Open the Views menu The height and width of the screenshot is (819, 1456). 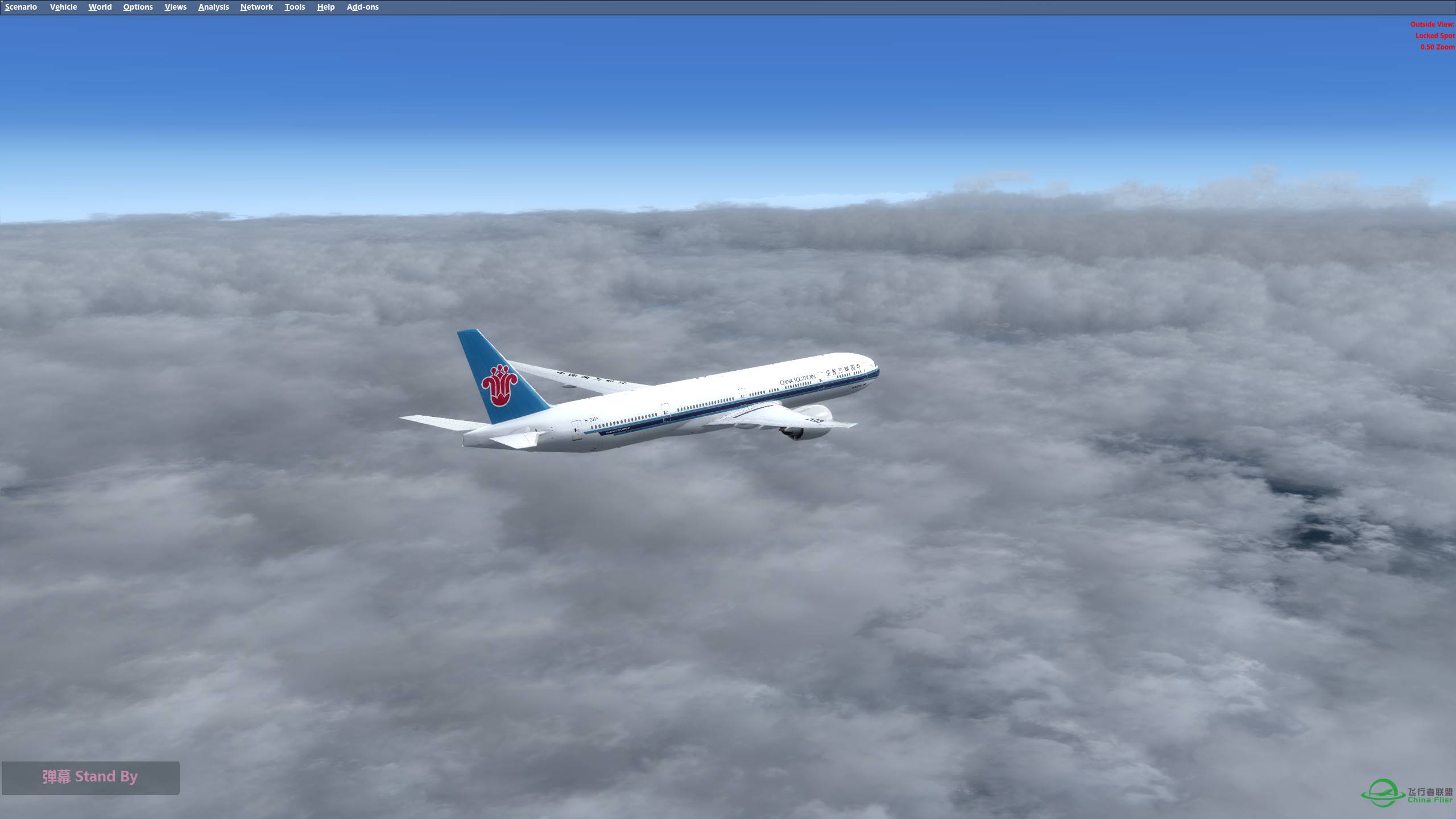tap(175, 7)
